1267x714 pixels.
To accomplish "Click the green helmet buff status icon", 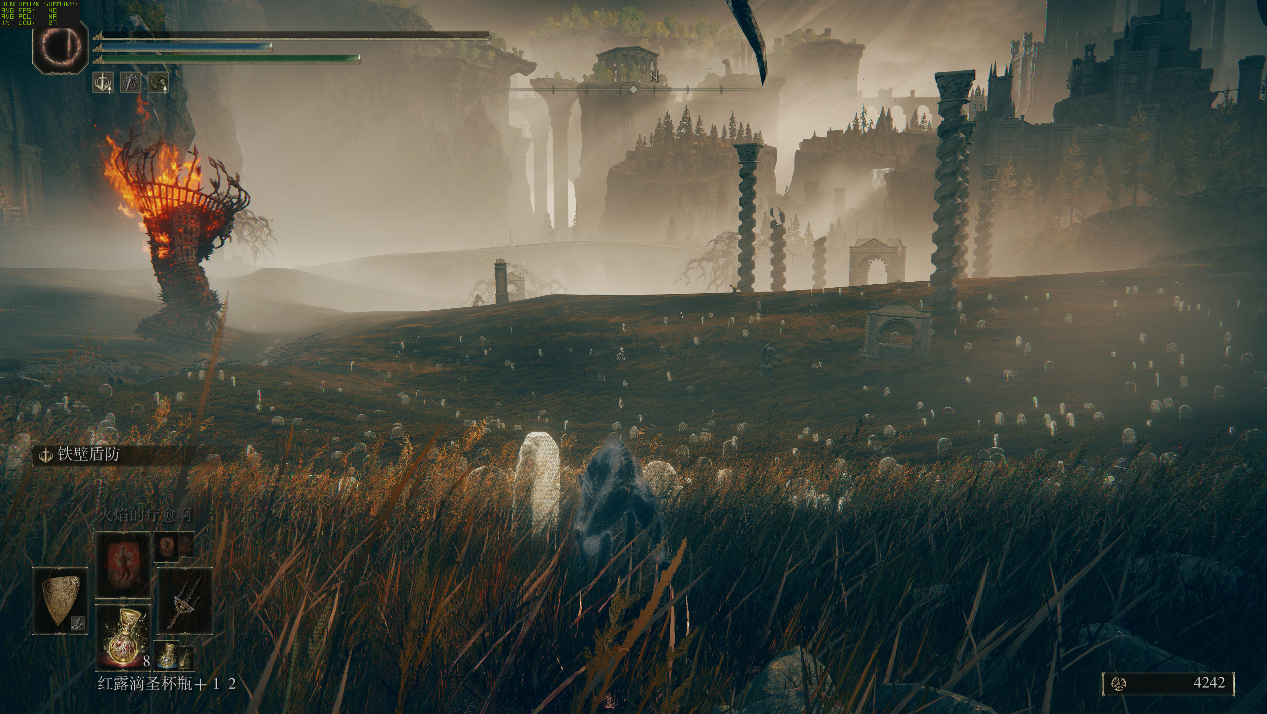I will (x=158, y=82).
